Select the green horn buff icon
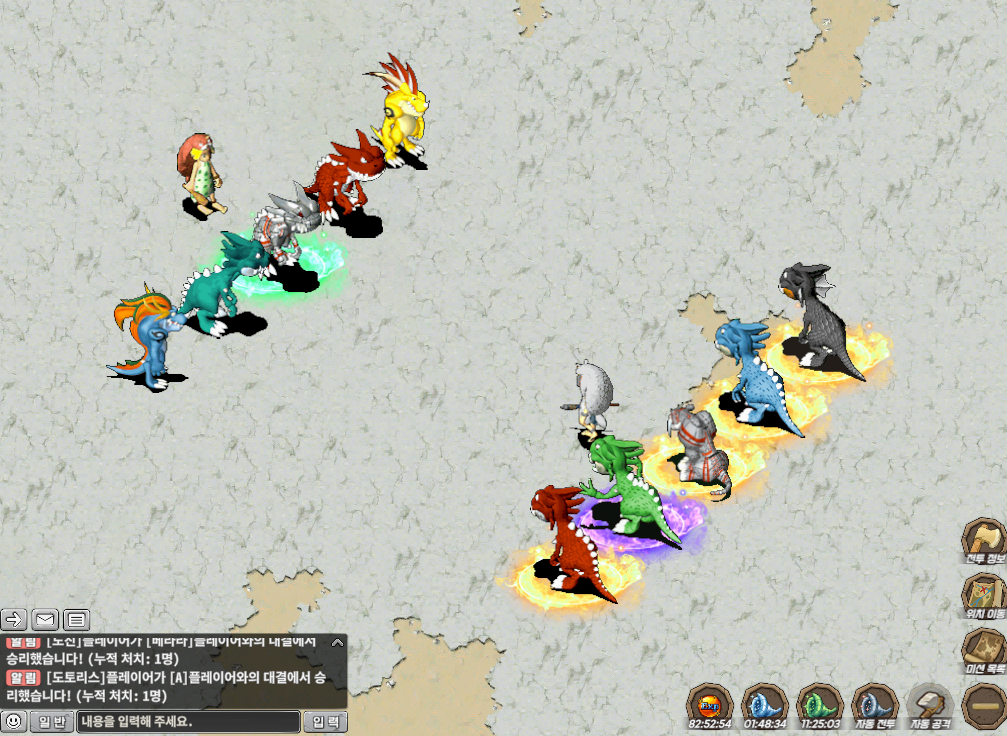1007x736 pixels. pyautogui.click(x=820, y=706)
